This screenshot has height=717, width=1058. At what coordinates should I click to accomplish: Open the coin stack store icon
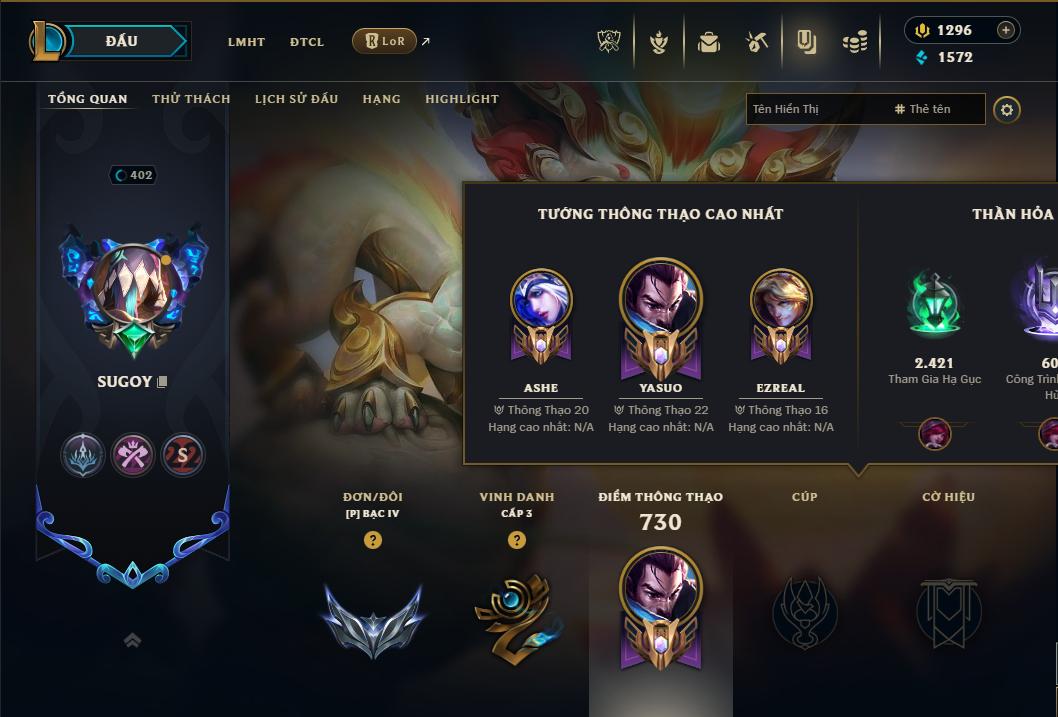pos(854,42)
